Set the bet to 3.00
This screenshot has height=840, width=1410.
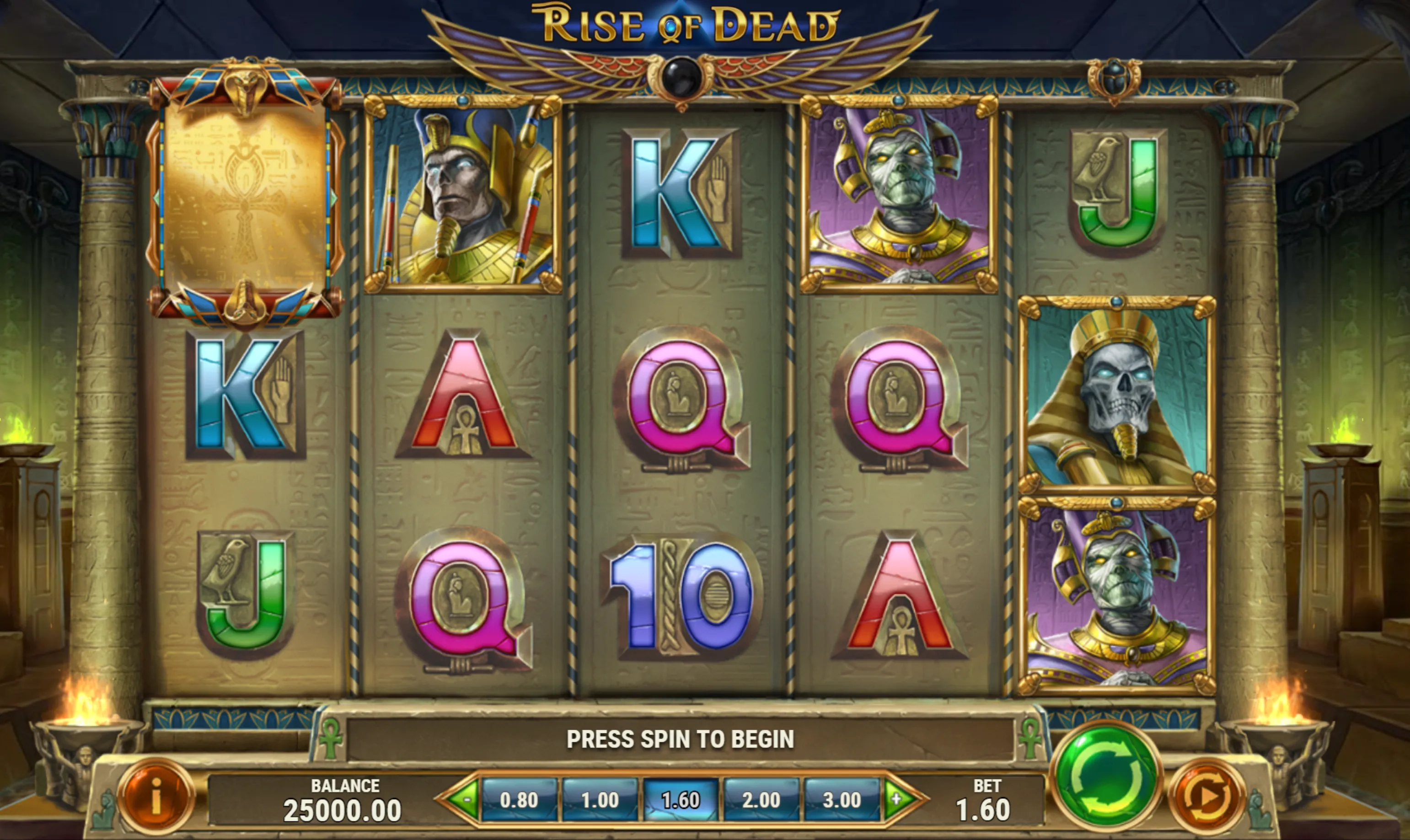click(x=842, y=800)
